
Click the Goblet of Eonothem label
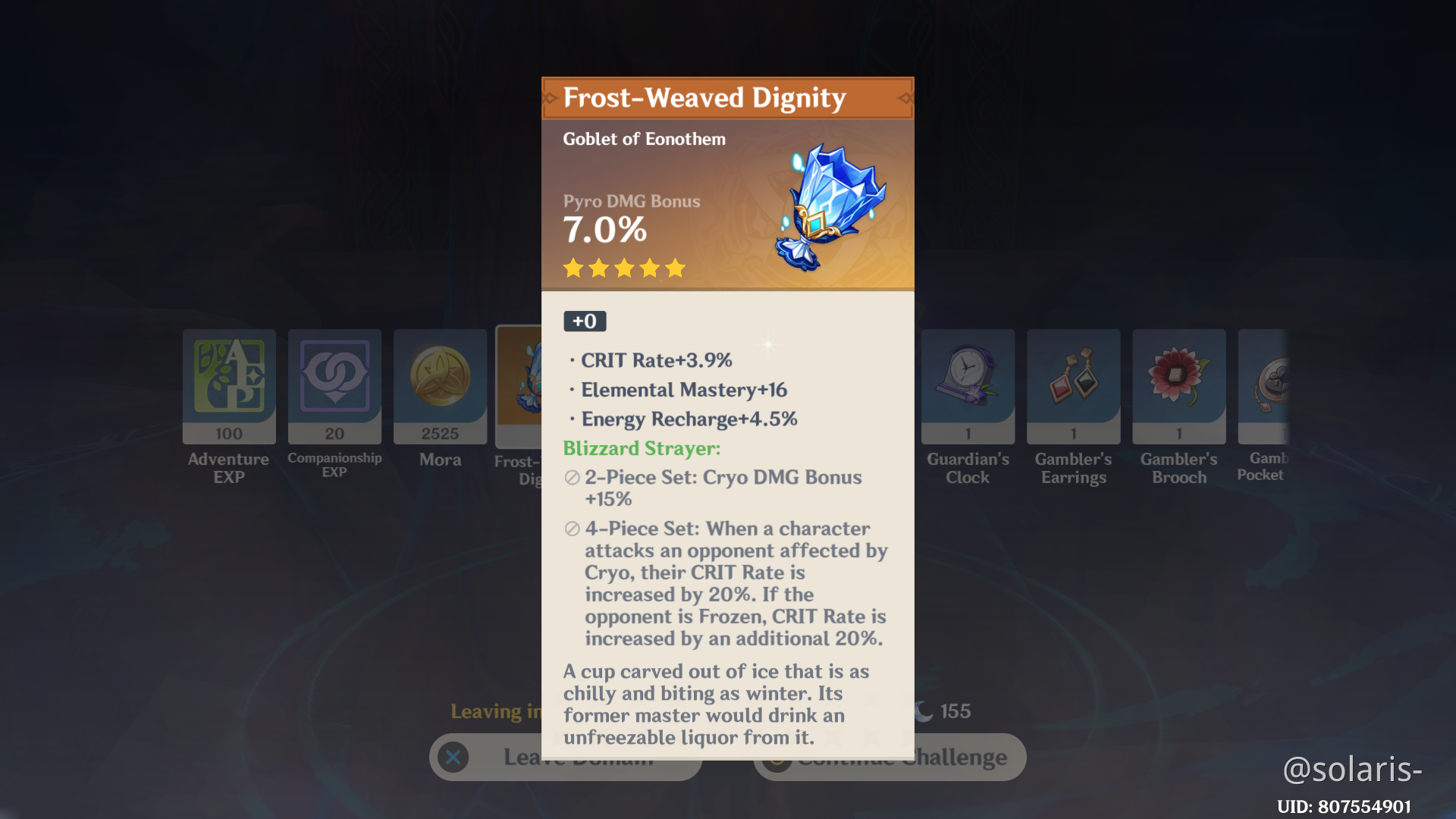click(644, 139)
